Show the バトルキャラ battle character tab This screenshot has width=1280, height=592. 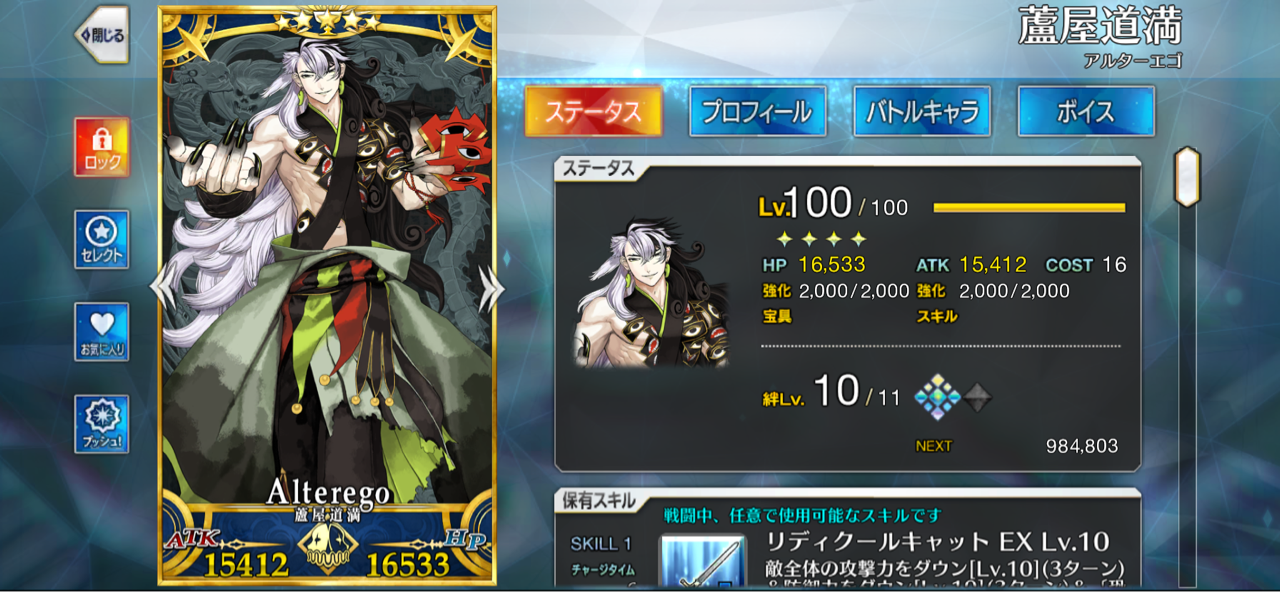[922, 111]
